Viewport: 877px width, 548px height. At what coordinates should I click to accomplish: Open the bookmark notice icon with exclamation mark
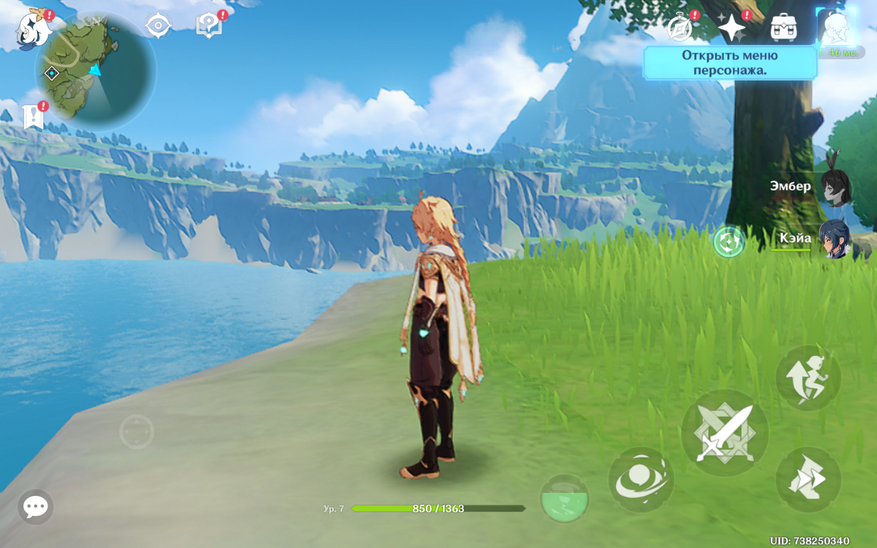pyautogui.click(x=33, y=116)
